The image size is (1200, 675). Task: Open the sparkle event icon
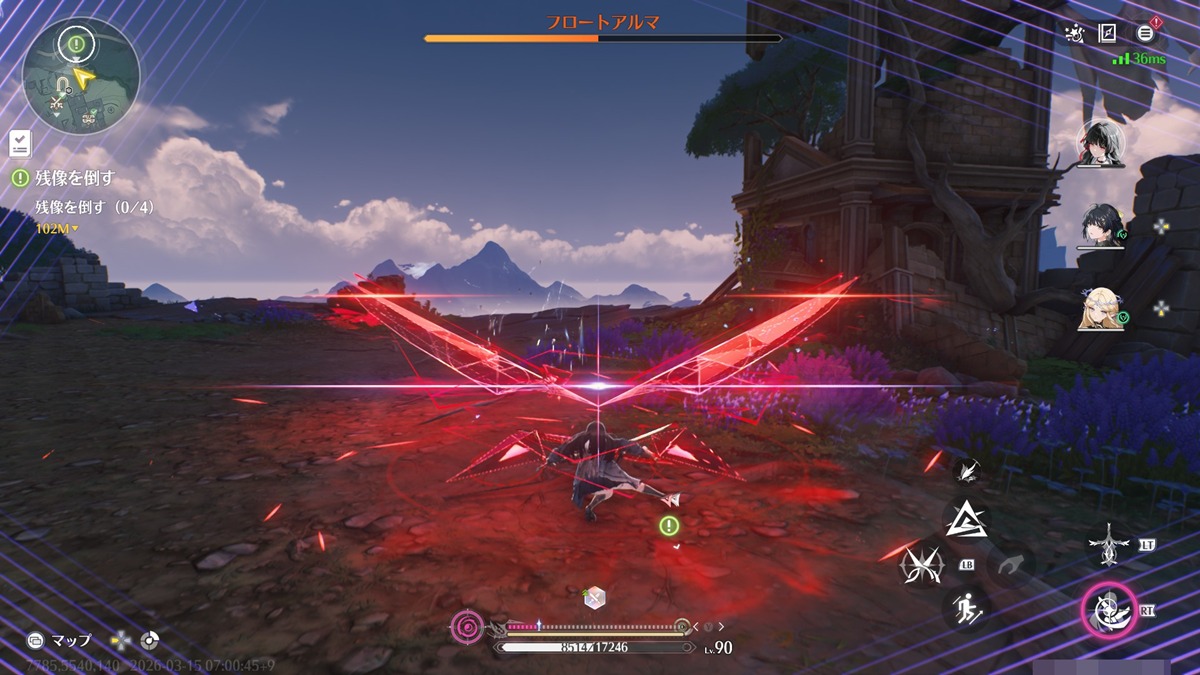pos(1075,33)
